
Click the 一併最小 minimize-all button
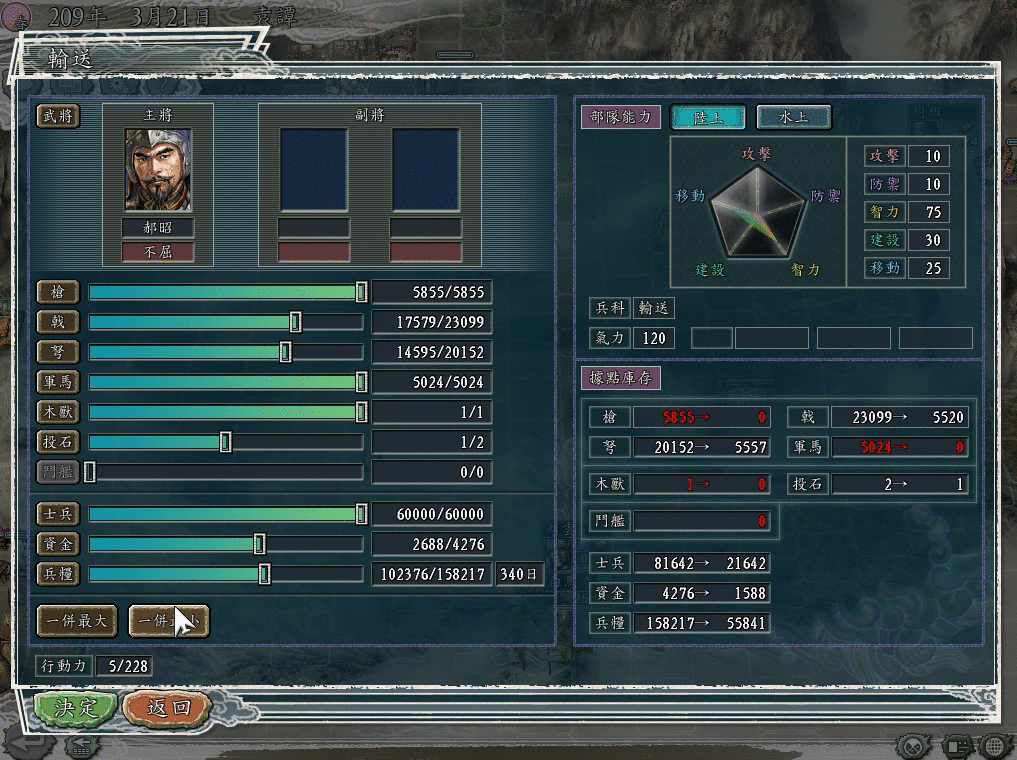point(168,620)
